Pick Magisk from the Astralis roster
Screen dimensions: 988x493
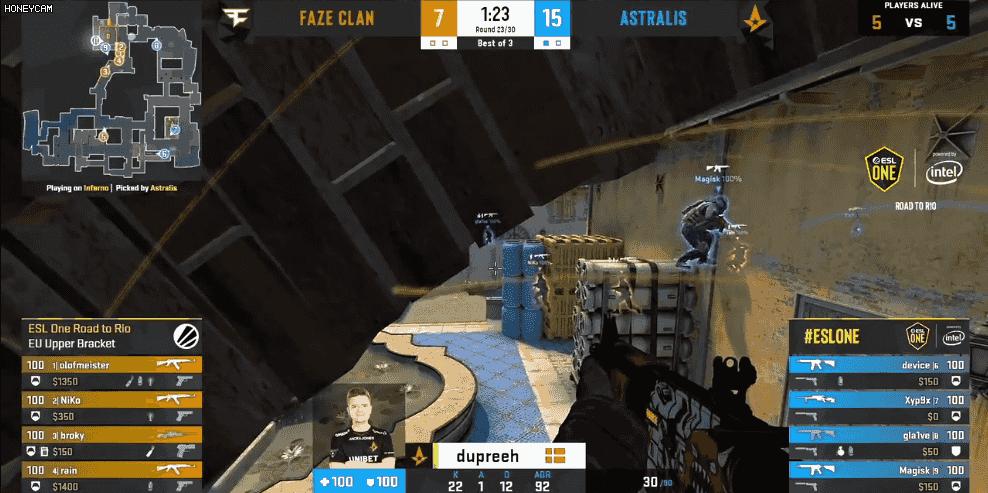878,475
